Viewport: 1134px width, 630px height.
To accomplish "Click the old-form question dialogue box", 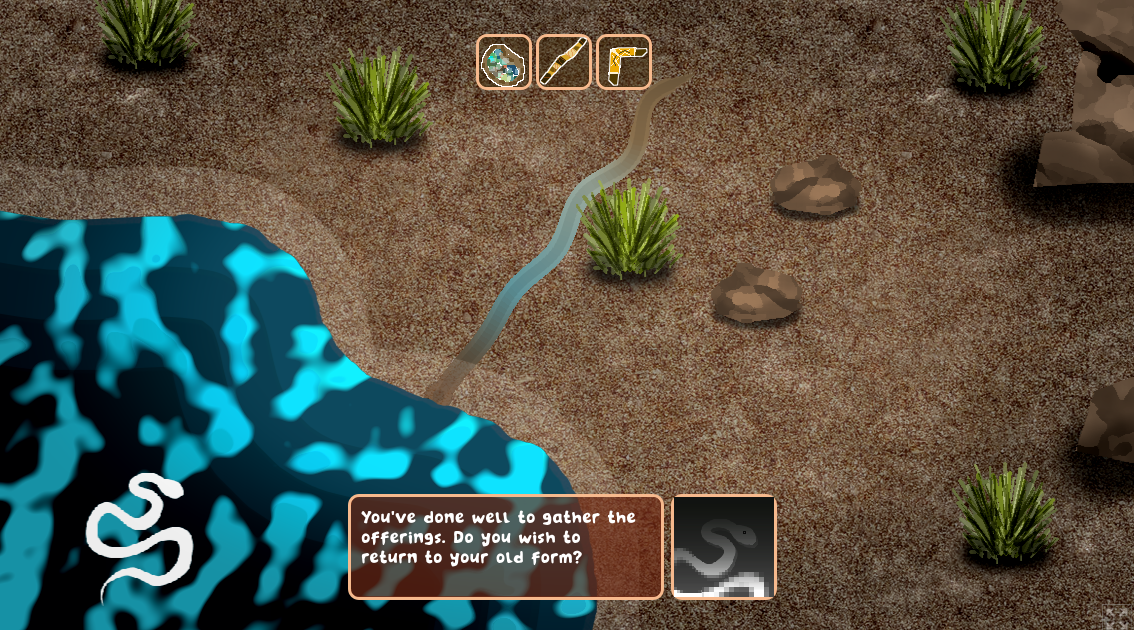I will (506, 547).
